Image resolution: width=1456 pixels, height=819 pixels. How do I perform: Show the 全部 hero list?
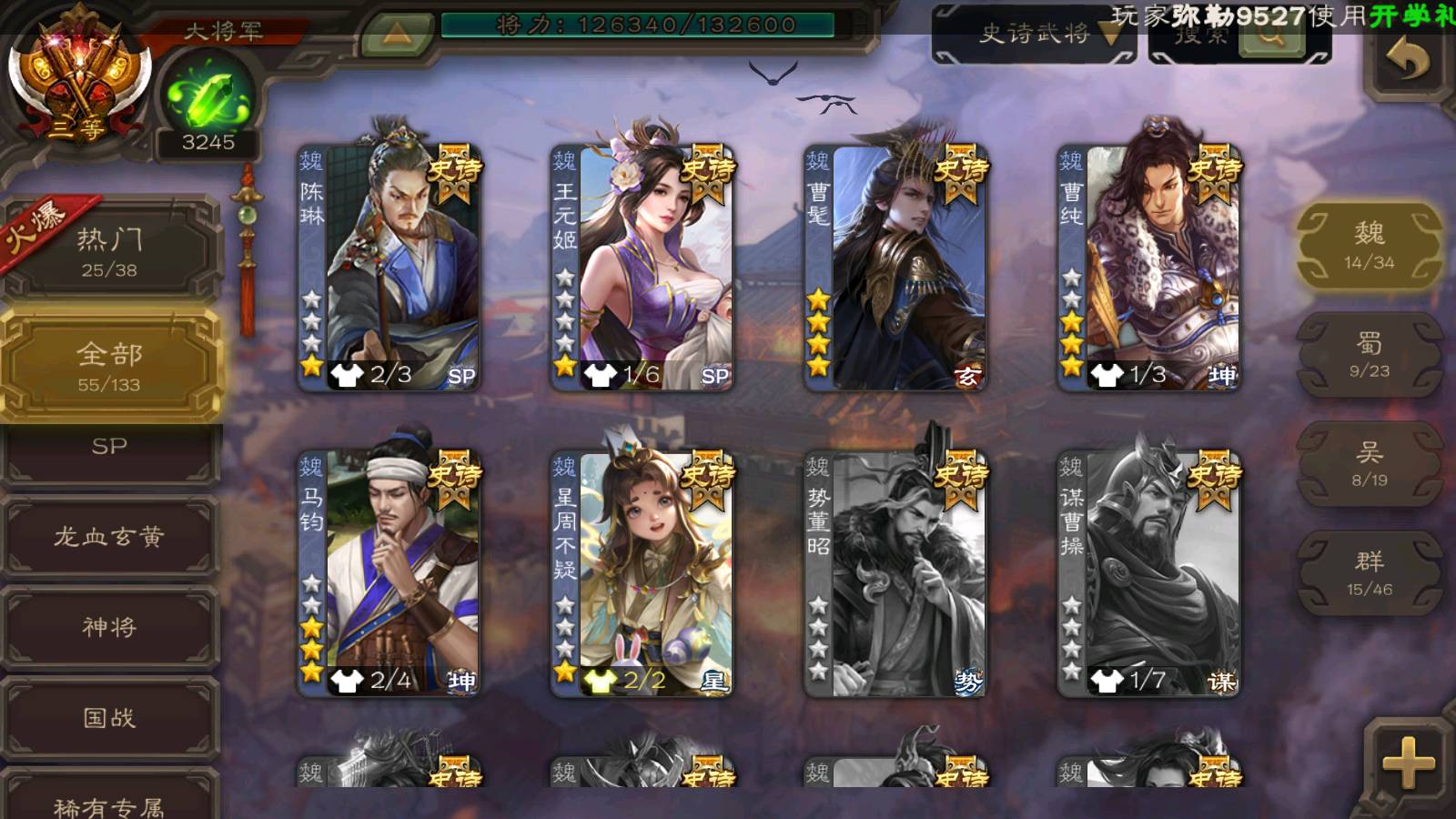(109, 366)
